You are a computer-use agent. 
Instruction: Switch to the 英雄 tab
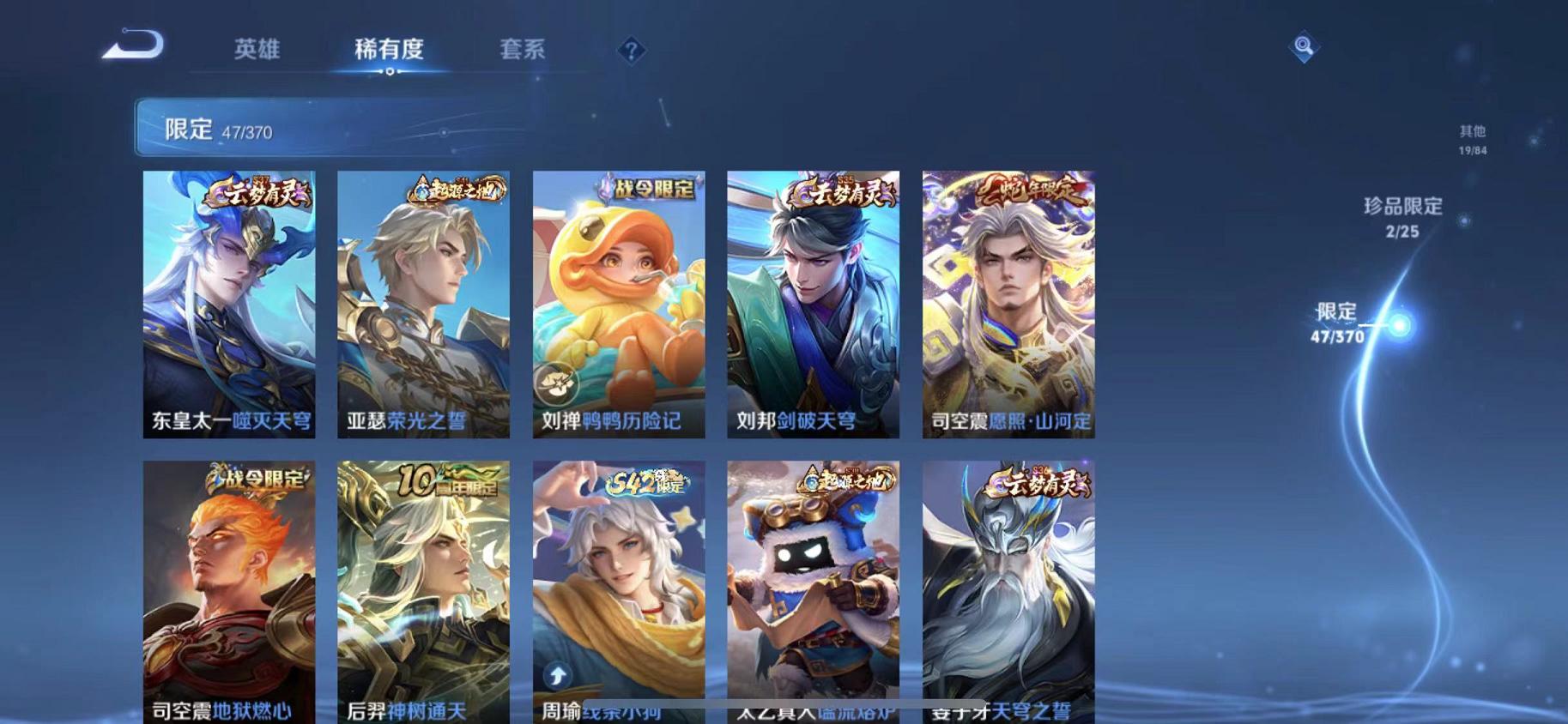pos(257,50)
